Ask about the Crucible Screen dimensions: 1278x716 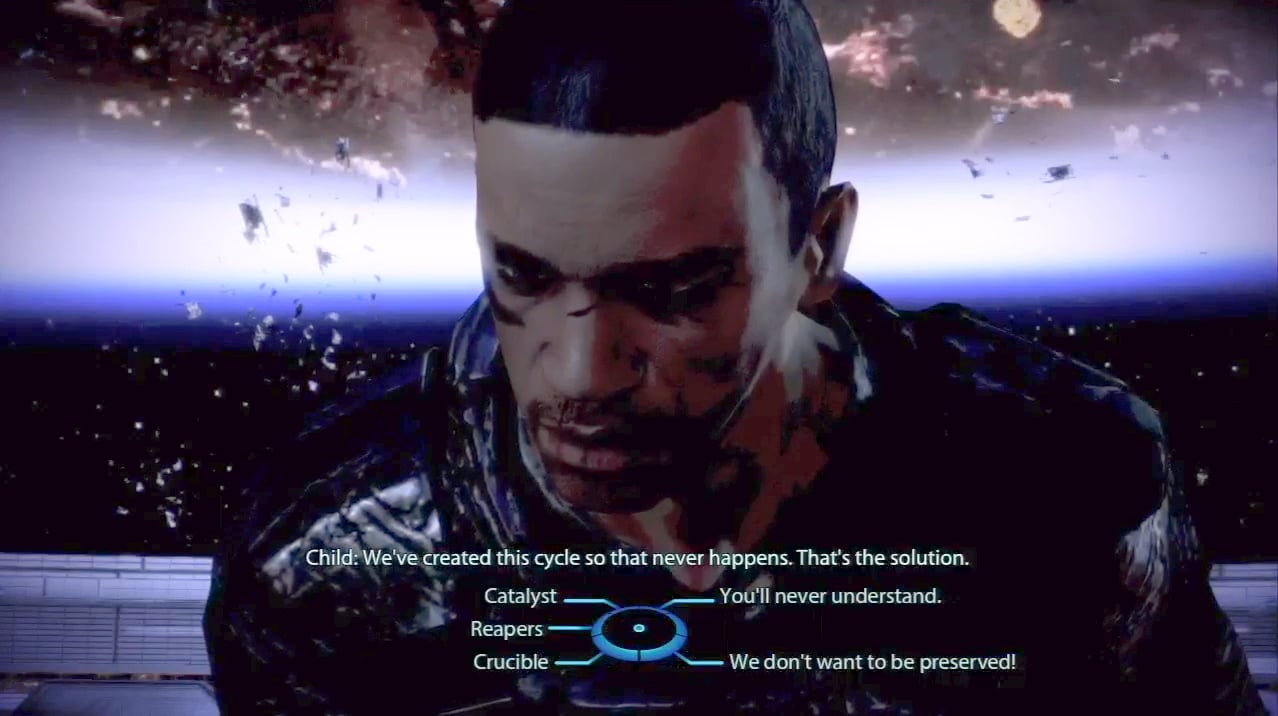tap(510, 662)
